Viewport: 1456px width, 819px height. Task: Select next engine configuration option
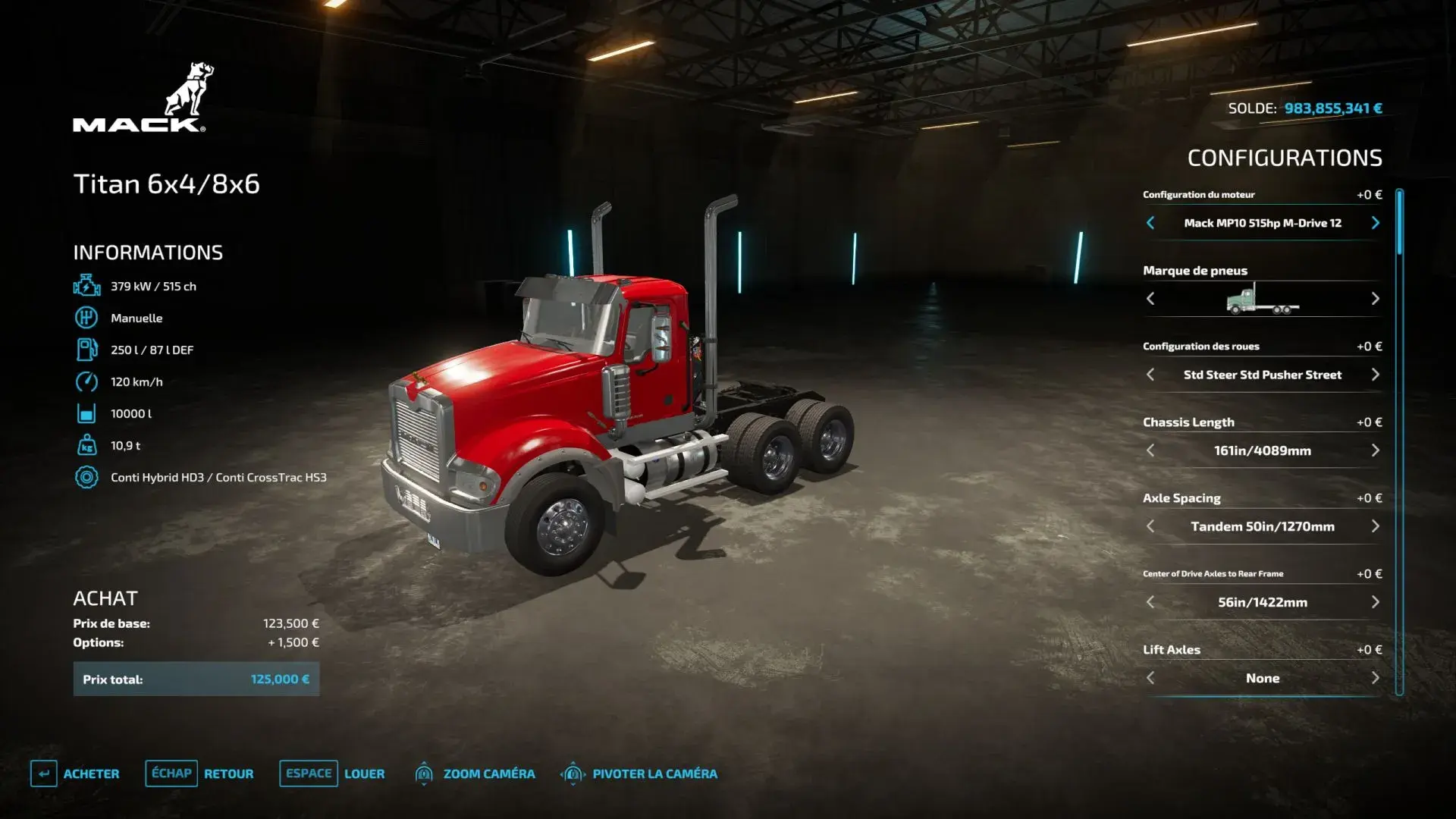(x=1375, y=223)
